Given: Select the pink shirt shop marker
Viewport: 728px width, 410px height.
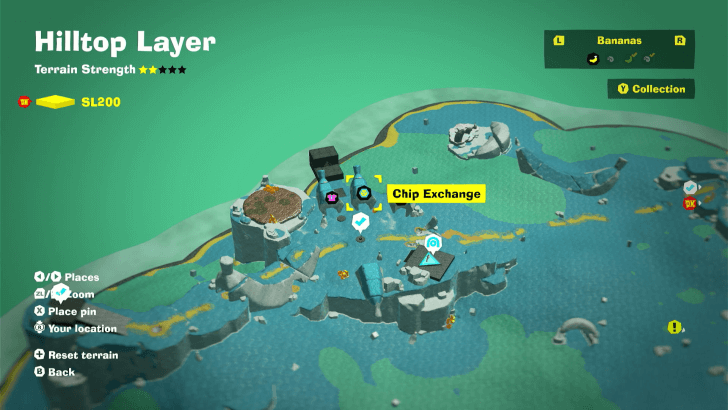Looking at the screenshot, I should (x=331, y=198).
